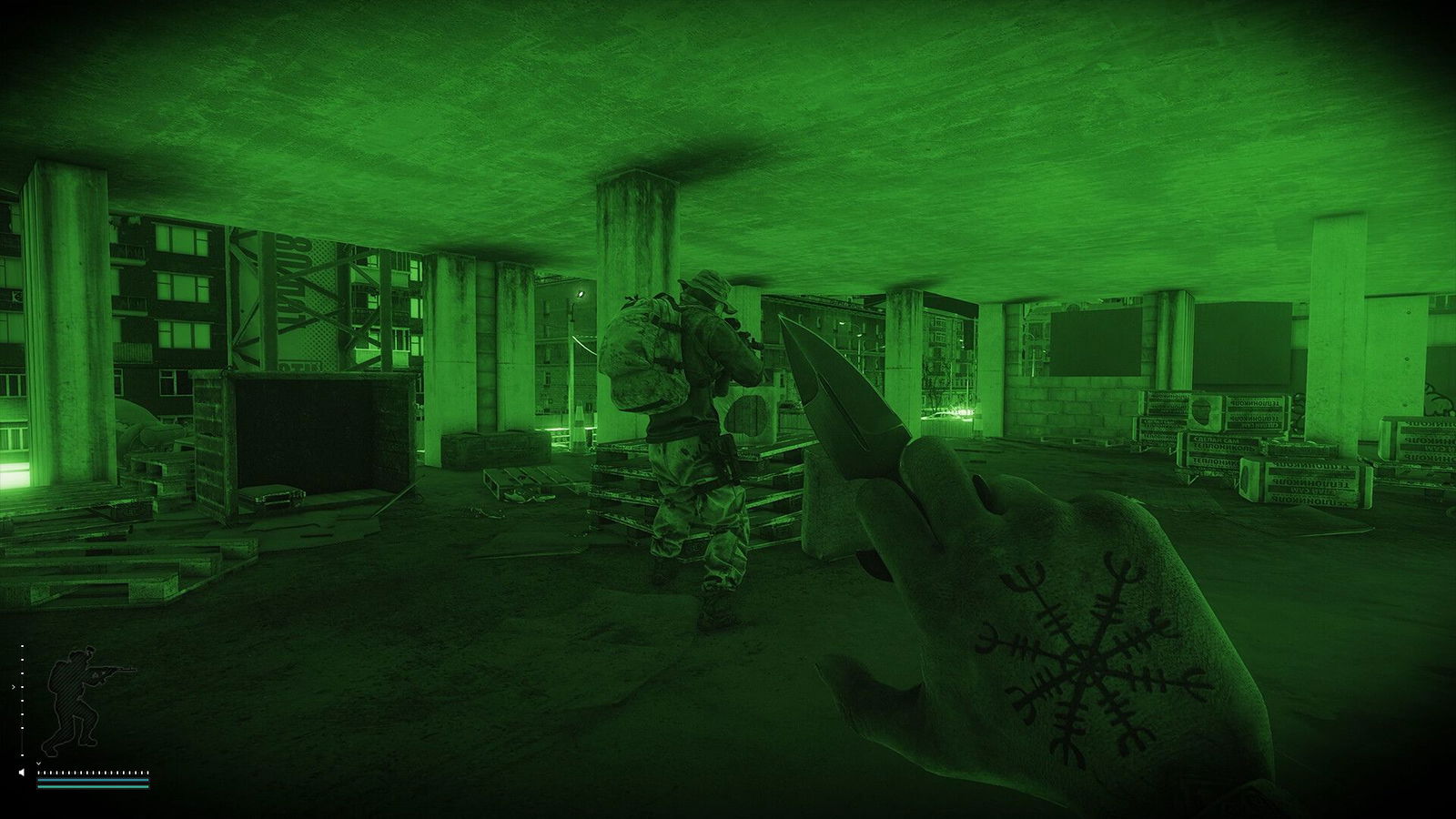Click the upper teal stamina bar

[91, 780]
